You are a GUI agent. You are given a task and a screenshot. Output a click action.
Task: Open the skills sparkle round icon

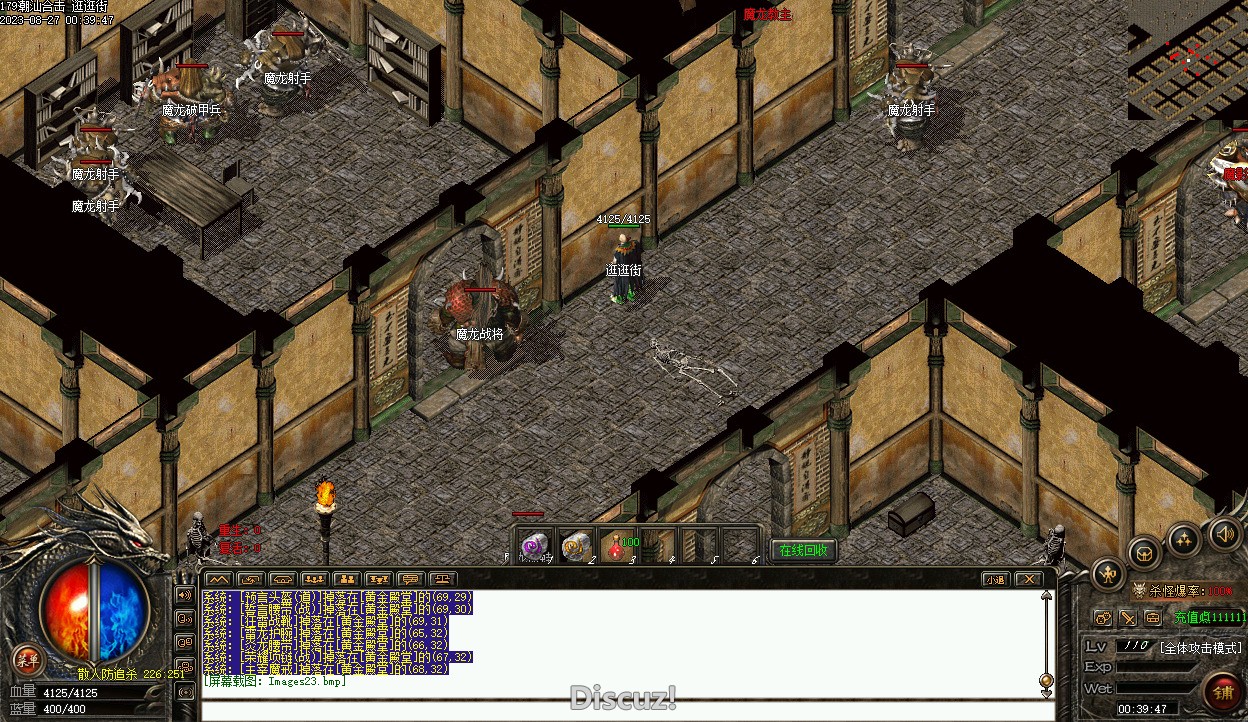tap(1184, 541)
